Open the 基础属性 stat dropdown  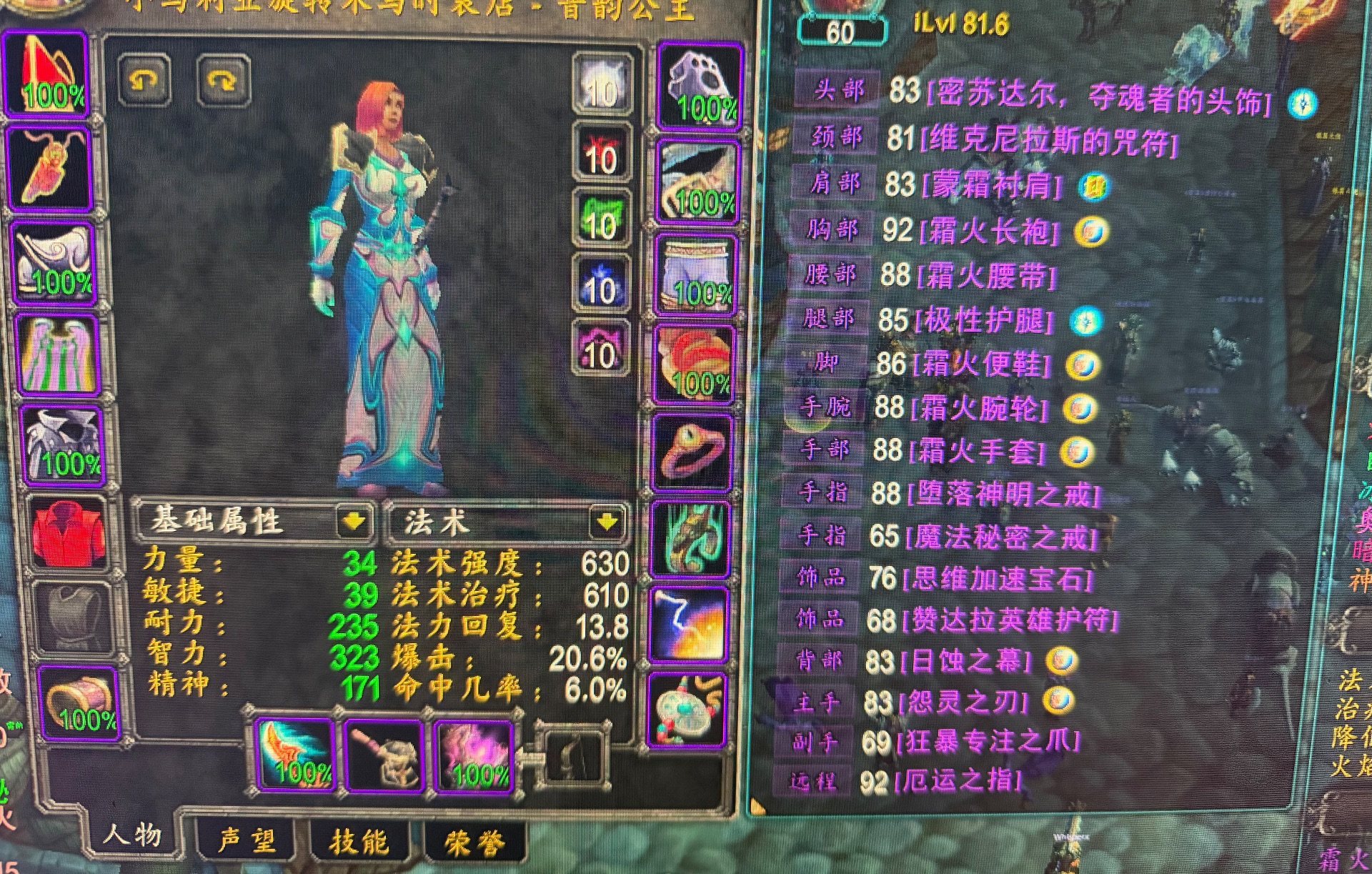(354, 522)
